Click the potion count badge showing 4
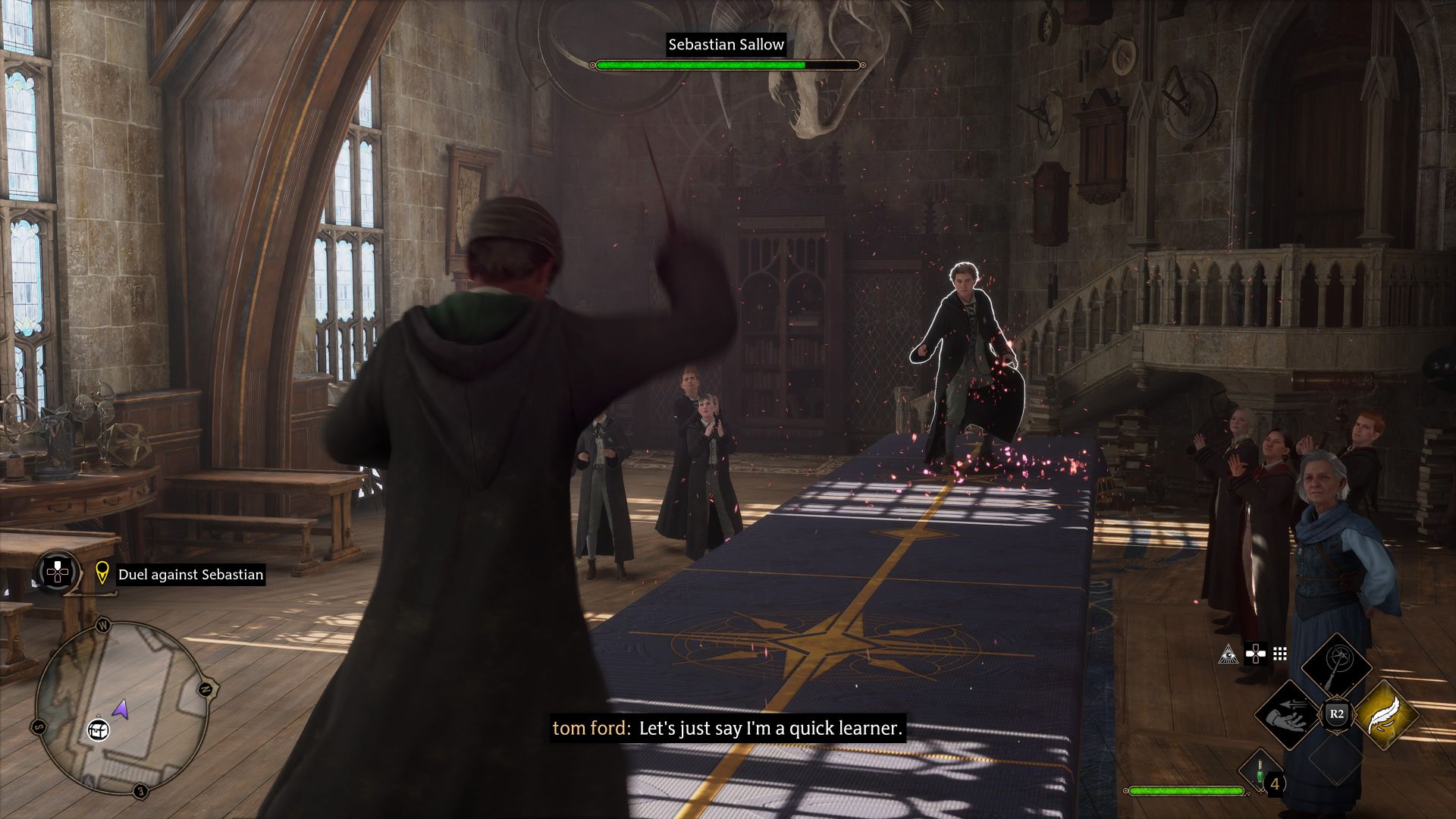The width and height of the screenshot is (1456, 819). 1274,783
